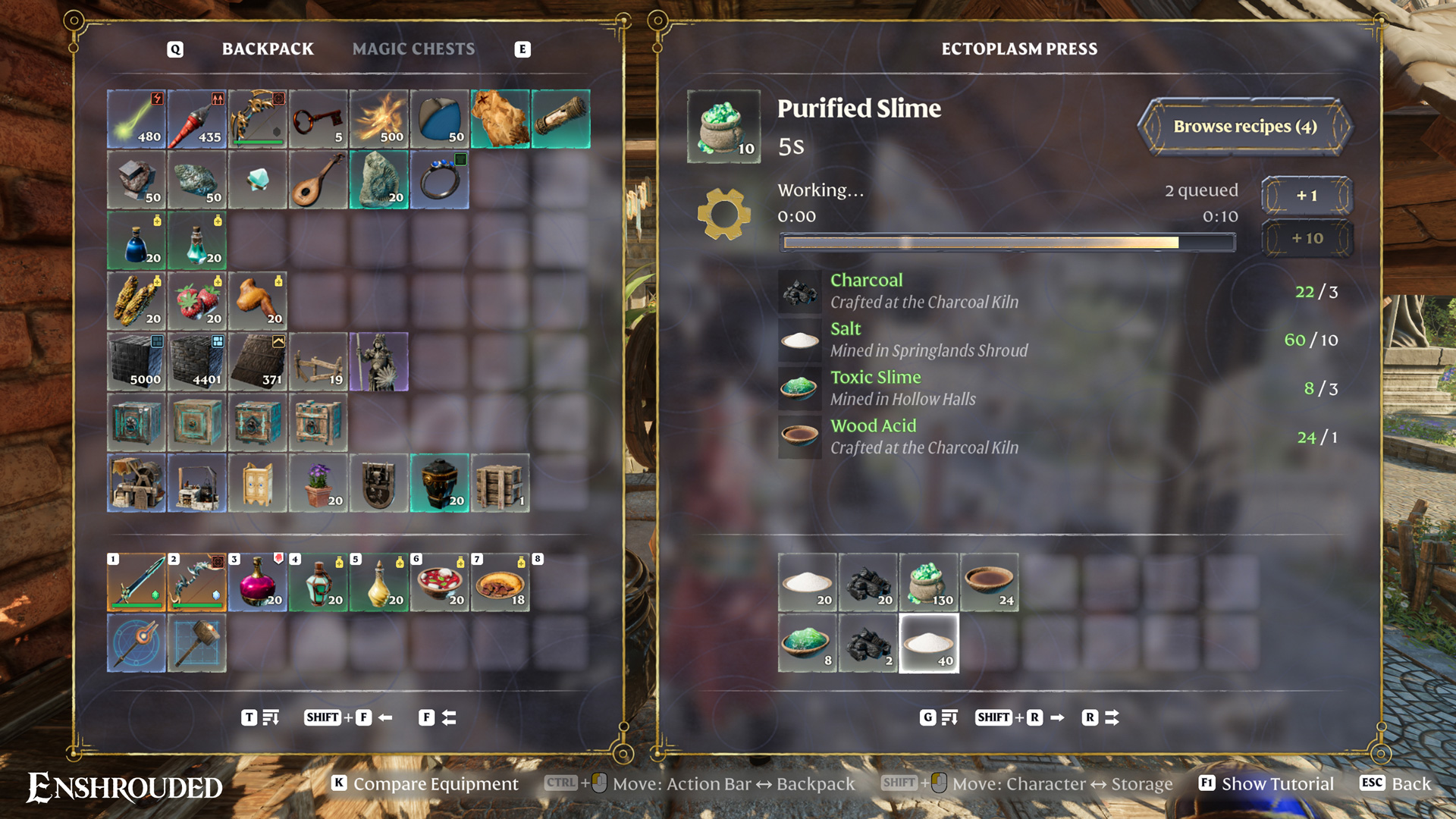
Task: Queue ten more Purified Slime
Action: [1306, 238]
